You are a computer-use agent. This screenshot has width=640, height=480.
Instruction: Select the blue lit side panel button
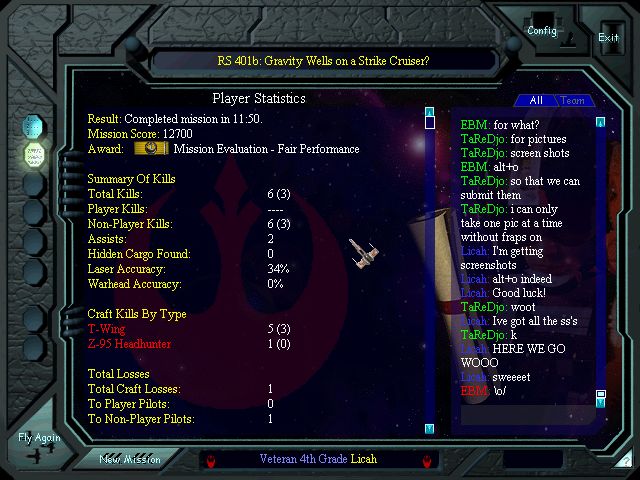pyautogui.click(x=33, y=127)
